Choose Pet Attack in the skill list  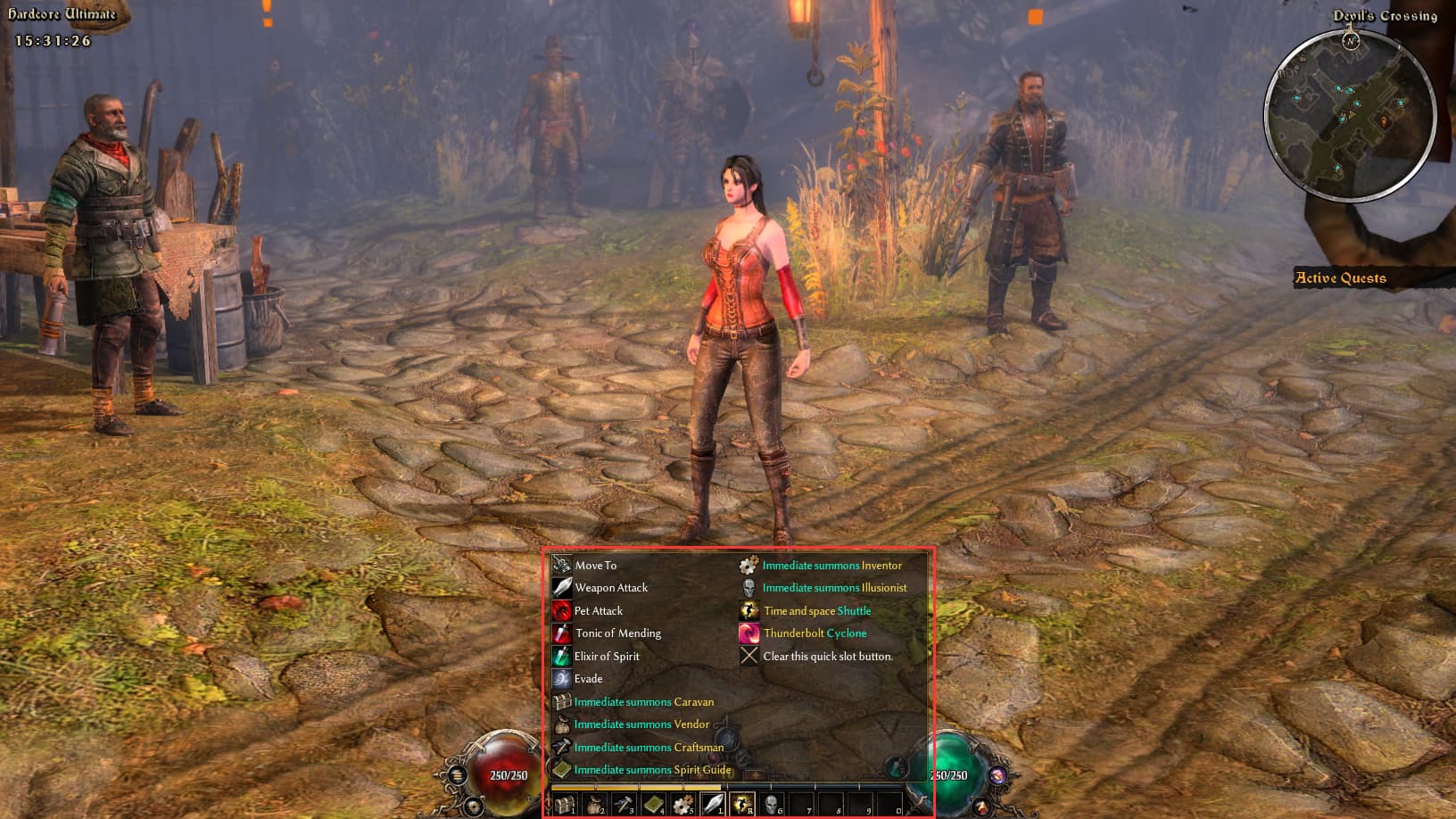click(598, 611)
